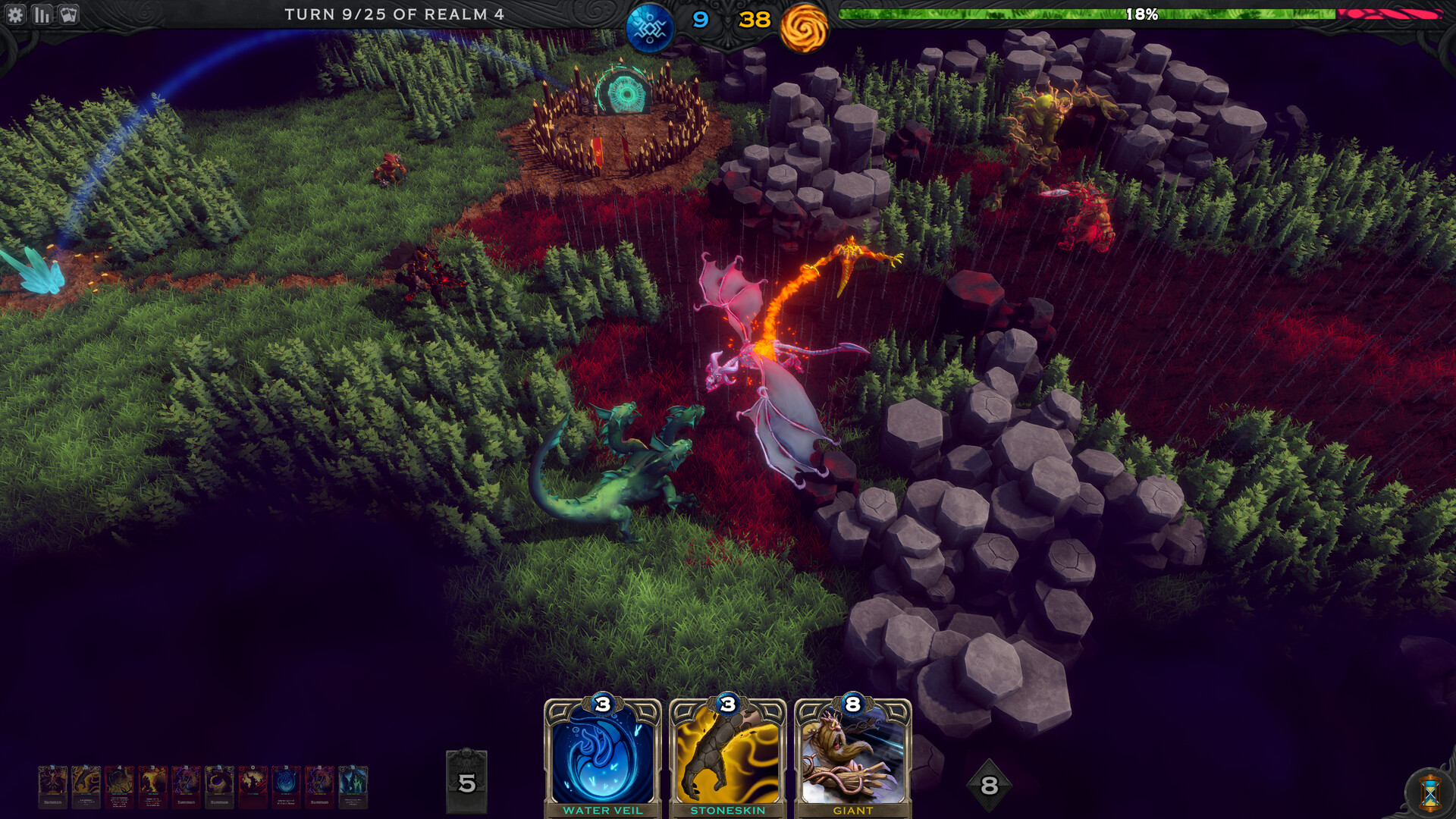Play the Giant creature card

tap(855, 758)
